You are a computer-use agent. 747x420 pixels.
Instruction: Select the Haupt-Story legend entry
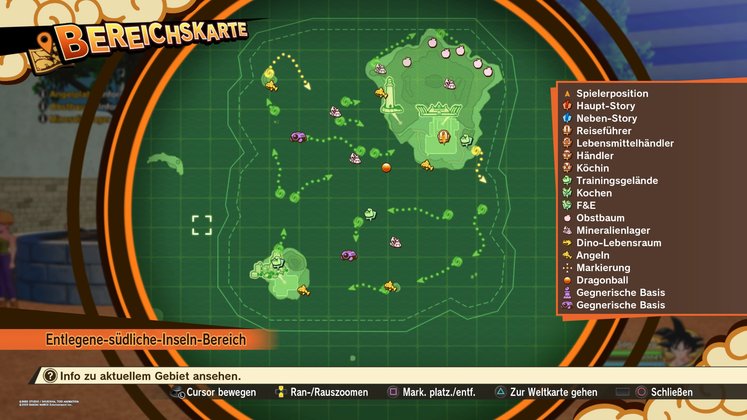coord(606,106)
